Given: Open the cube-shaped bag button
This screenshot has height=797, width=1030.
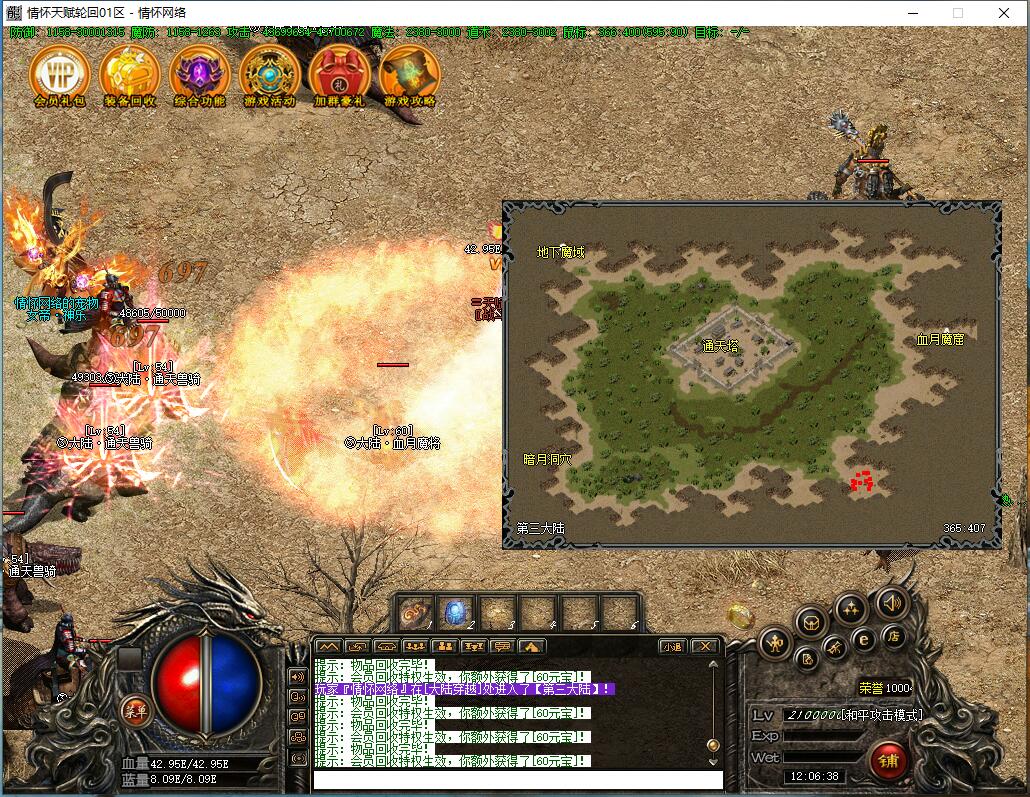Looking at the screenshot, I should (810, 622).
